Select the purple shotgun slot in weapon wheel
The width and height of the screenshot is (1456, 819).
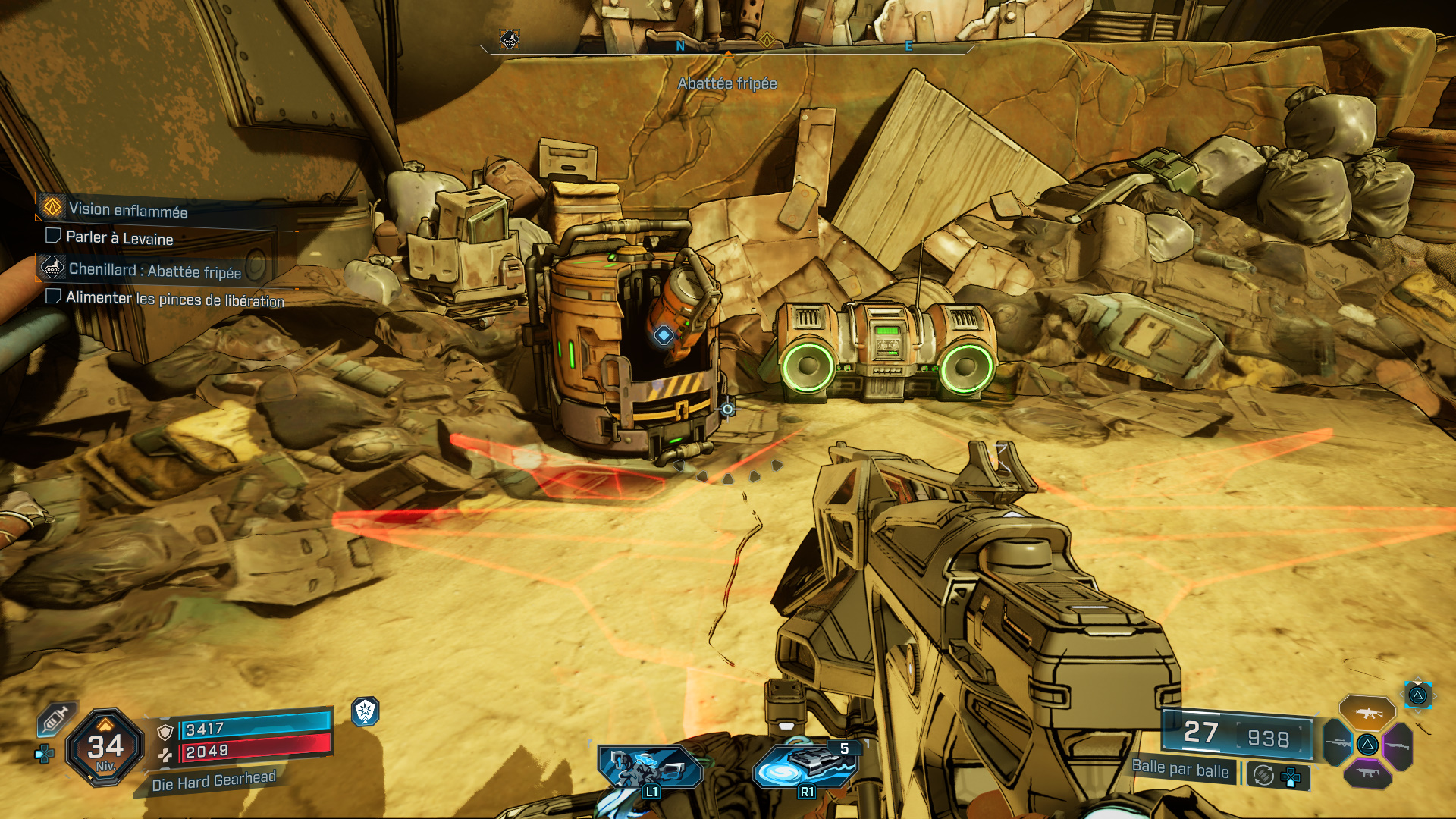tap(1398, 745)
